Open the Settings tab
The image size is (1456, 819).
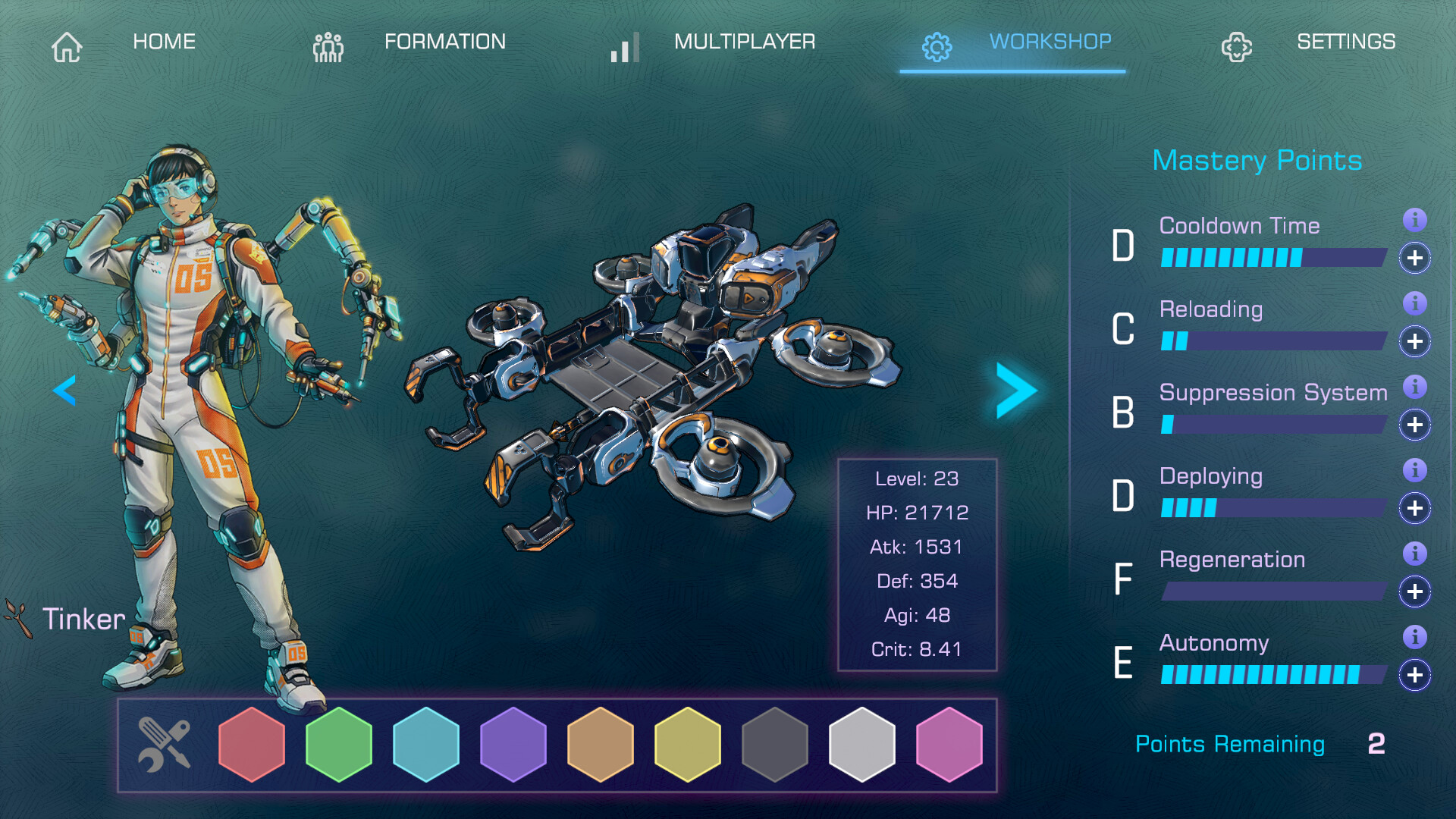1309,43
